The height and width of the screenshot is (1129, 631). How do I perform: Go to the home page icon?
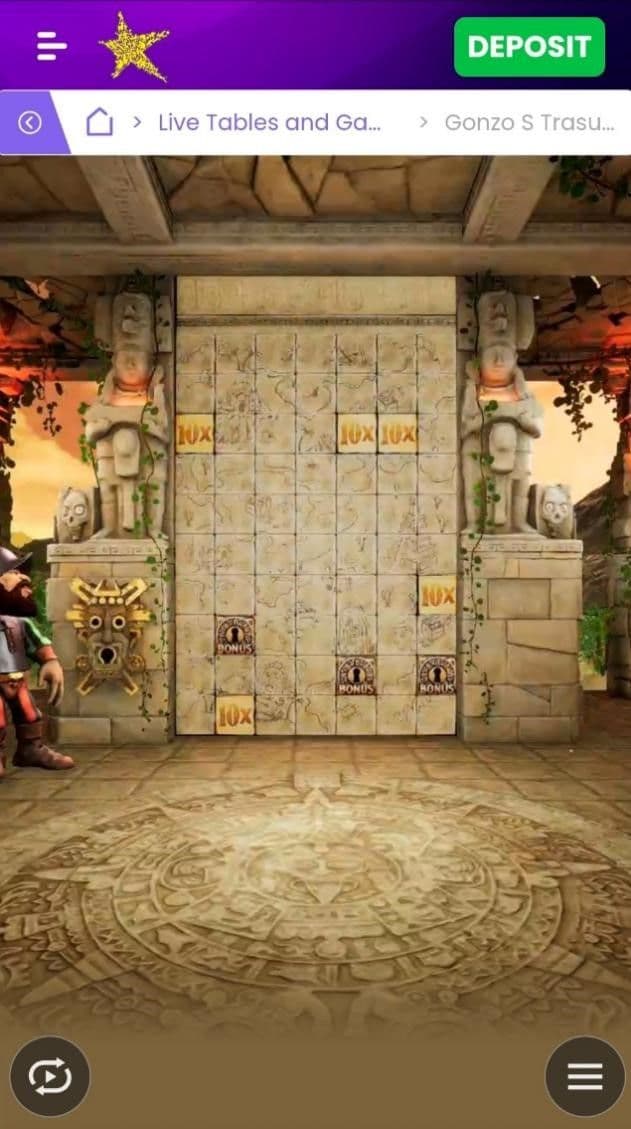(99, 122)
